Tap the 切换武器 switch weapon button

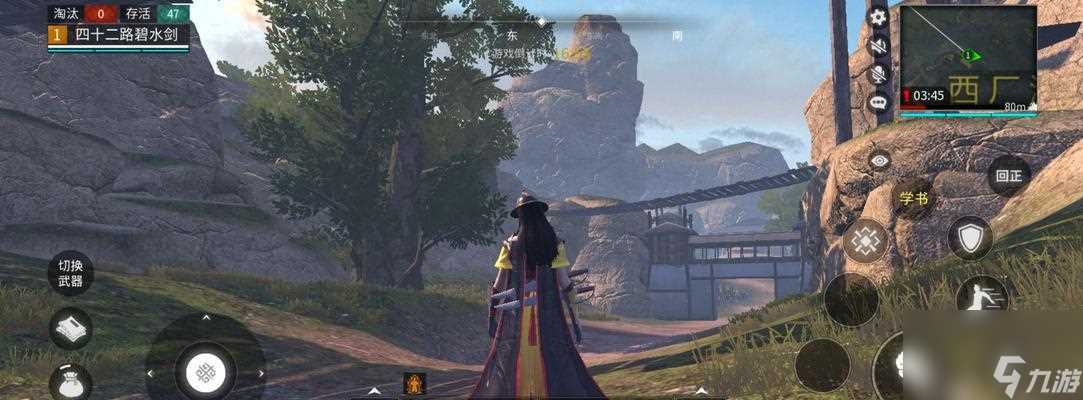tap(70, 272)
